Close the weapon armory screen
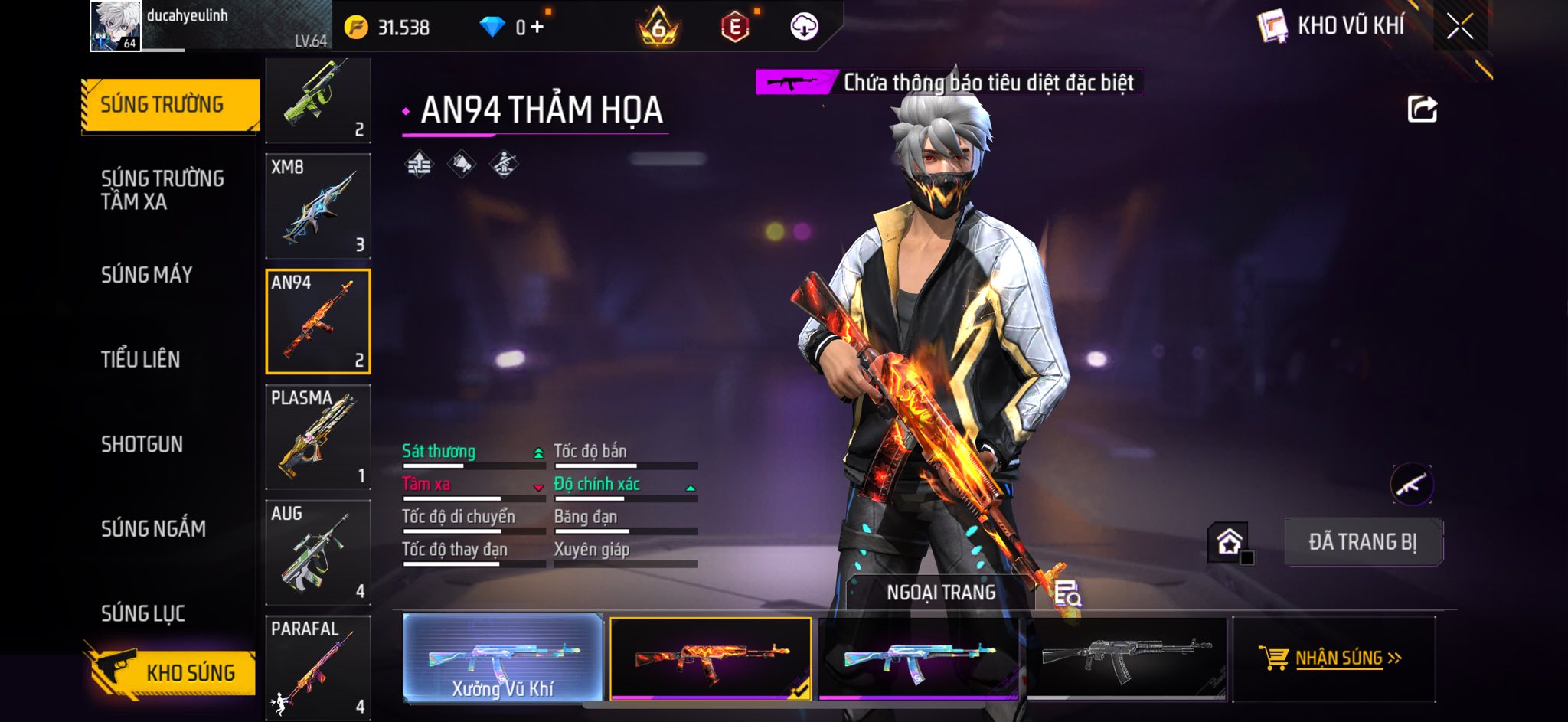The width and height of the screenshot is (1568, 722). click(x=1459, y=27)
